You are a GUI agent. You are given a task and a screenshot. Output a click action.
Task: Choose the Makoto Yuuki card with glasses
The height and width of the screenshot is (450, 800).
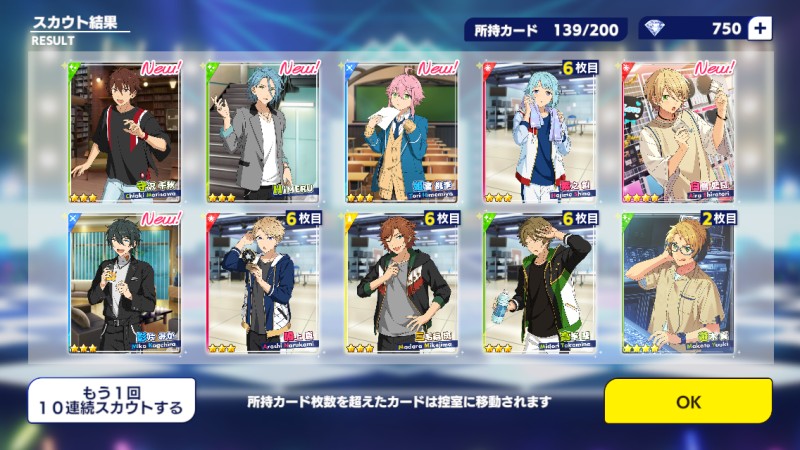tap(677, 281)
